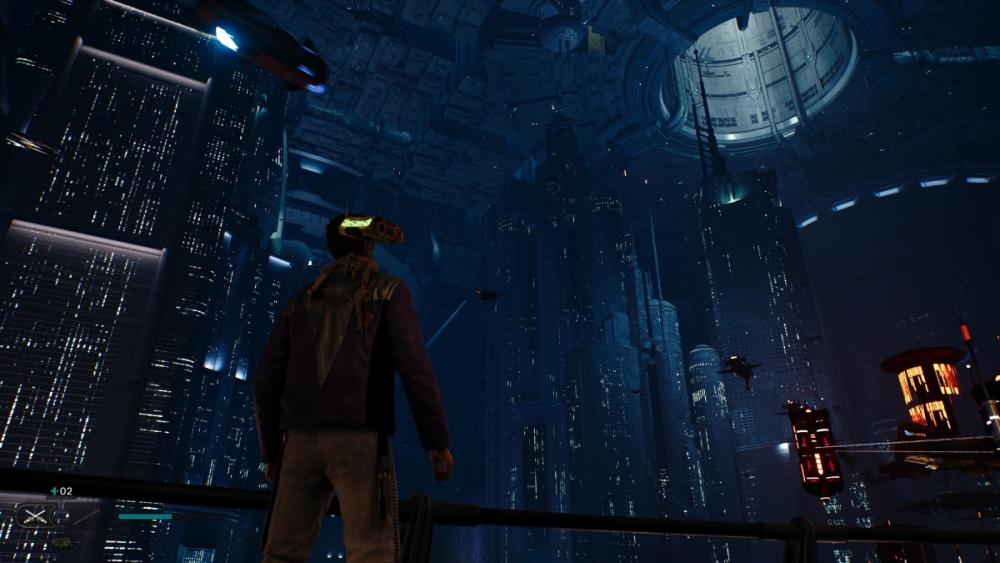Click the green stim canister icon

tap(54, 491)
